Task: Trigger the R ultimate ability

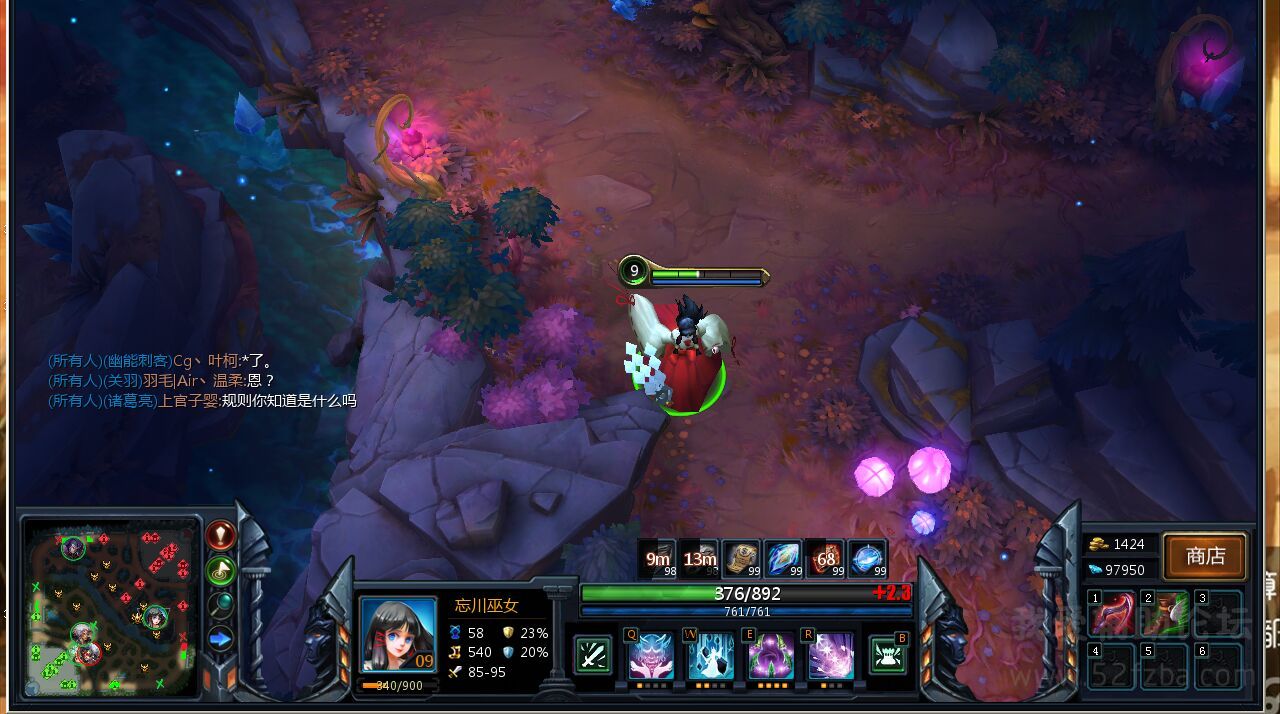Action: click(831, 656)
